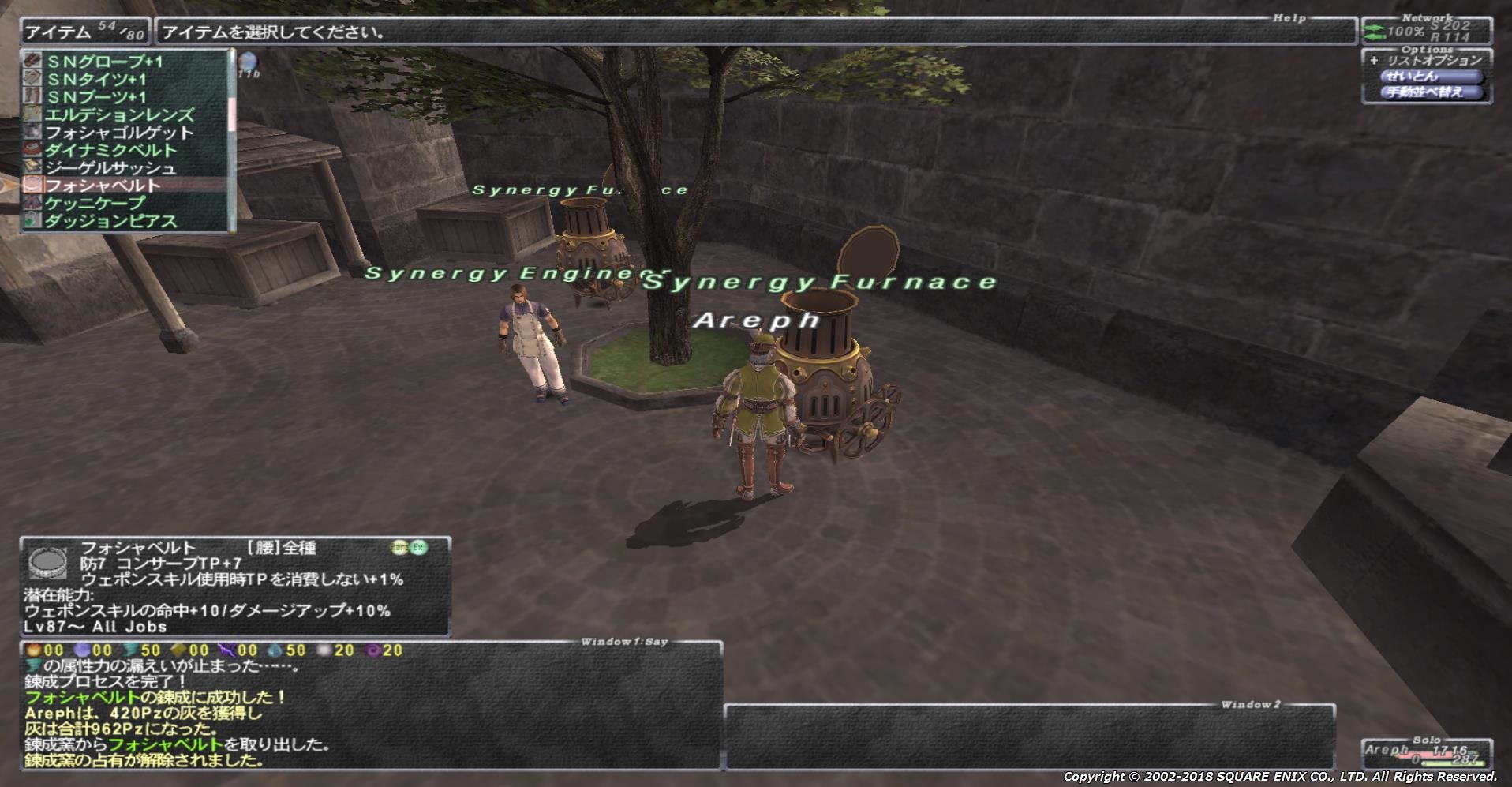Select the ダイナミクベルト entry
Viewport: 1512px width, 787px height.
pos(110,151)
